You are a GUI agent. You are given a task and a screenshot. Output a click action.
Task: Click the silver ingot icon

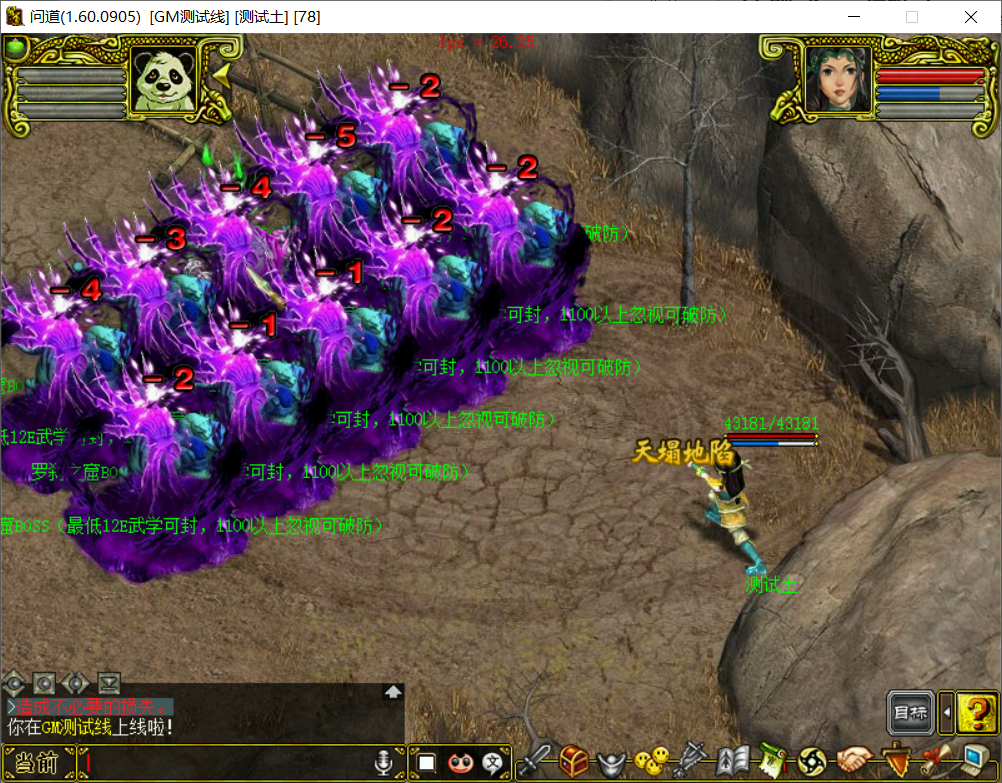tap(613, 762)
